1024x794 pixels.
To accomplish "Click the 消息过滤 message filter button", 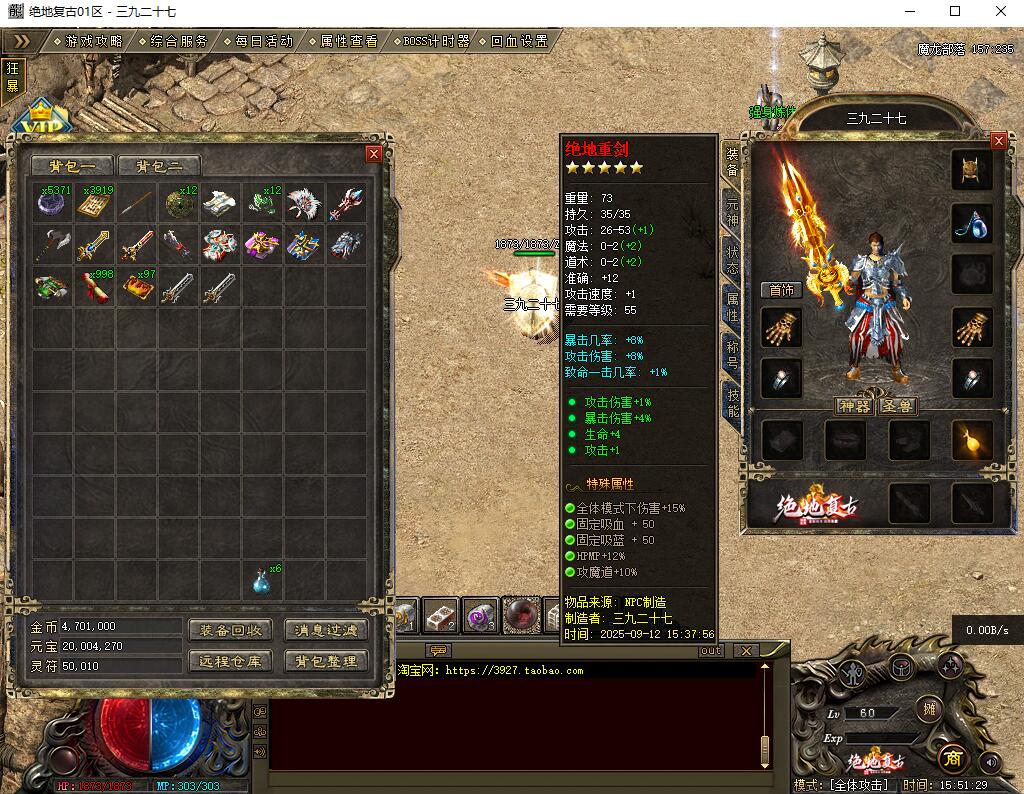I will [x=326, y=630].
